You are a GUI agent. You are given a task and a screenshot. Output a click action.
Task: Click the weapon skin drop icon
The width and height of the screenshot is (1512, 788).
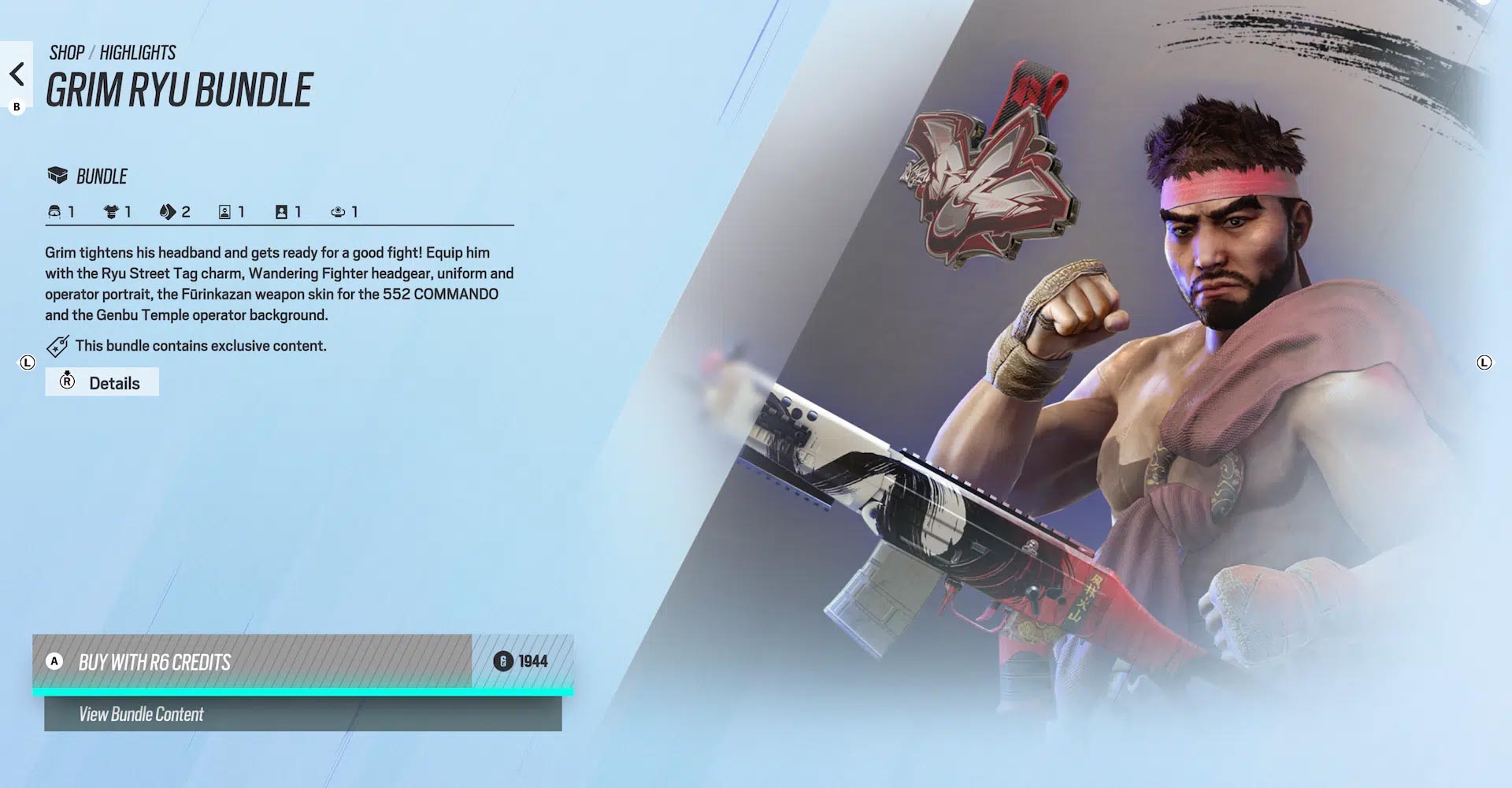(167, 211)
